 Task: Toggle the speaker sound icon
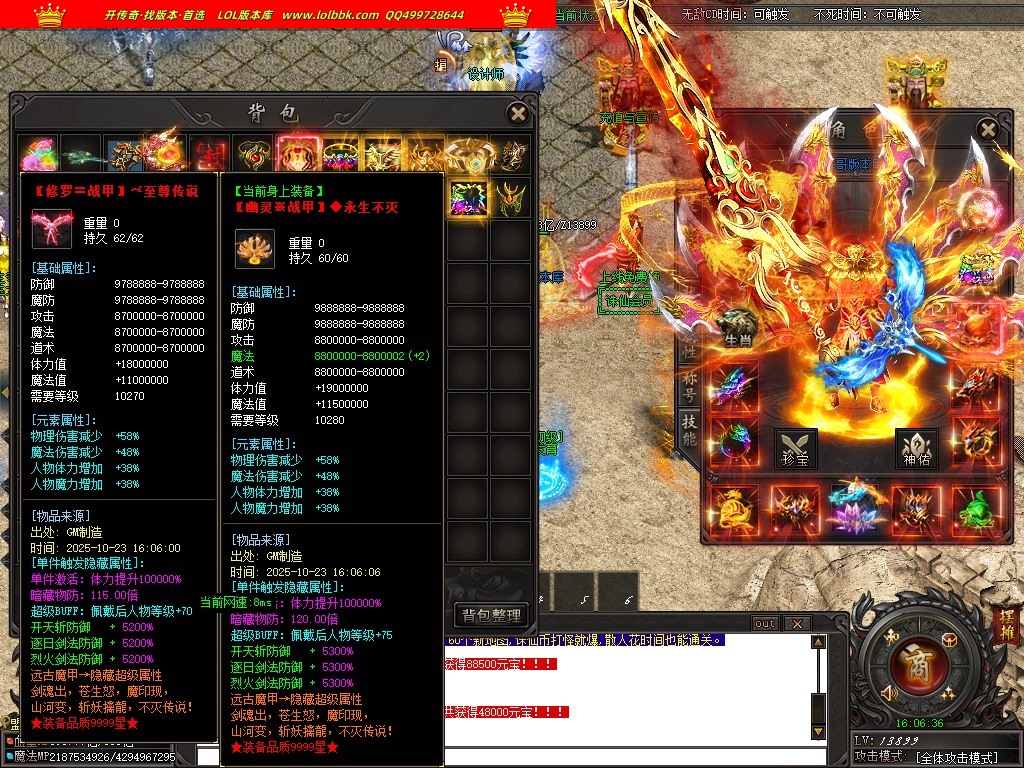pos(887,692)
